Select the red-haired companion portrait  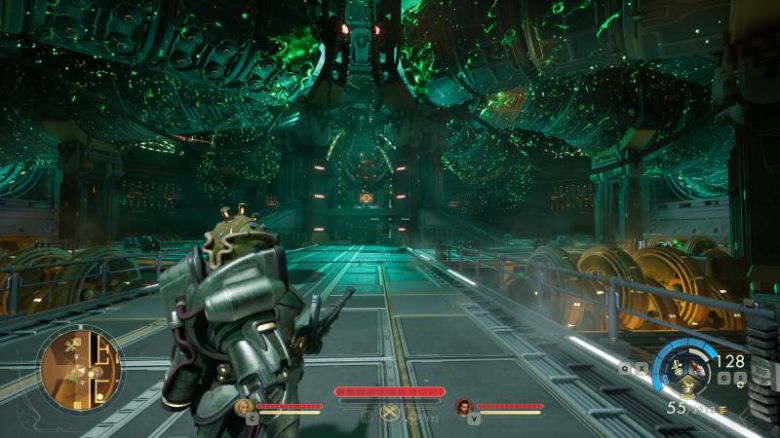pos(463,407)
